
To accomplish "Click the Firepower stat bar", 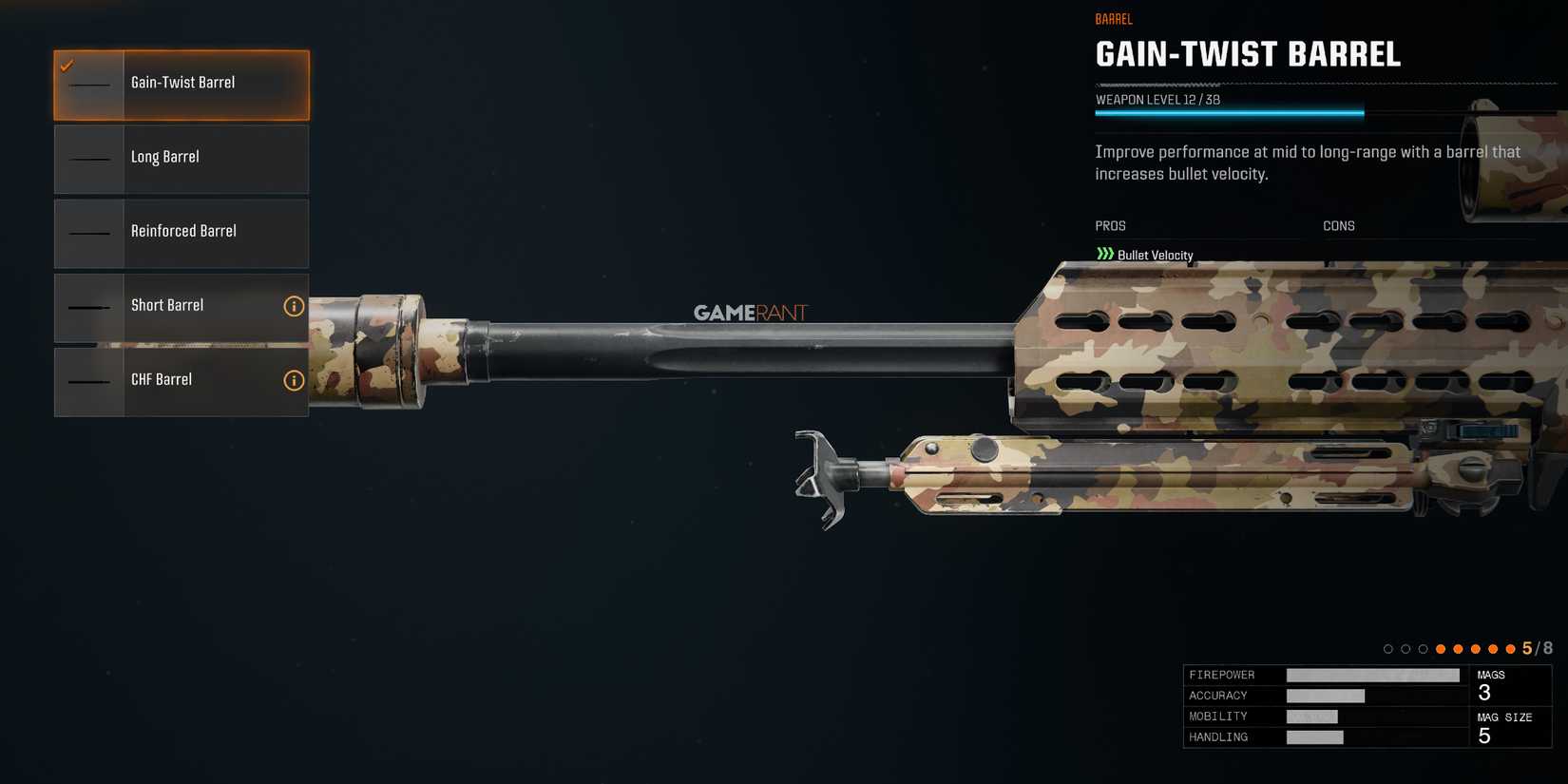I will 1373,675.
